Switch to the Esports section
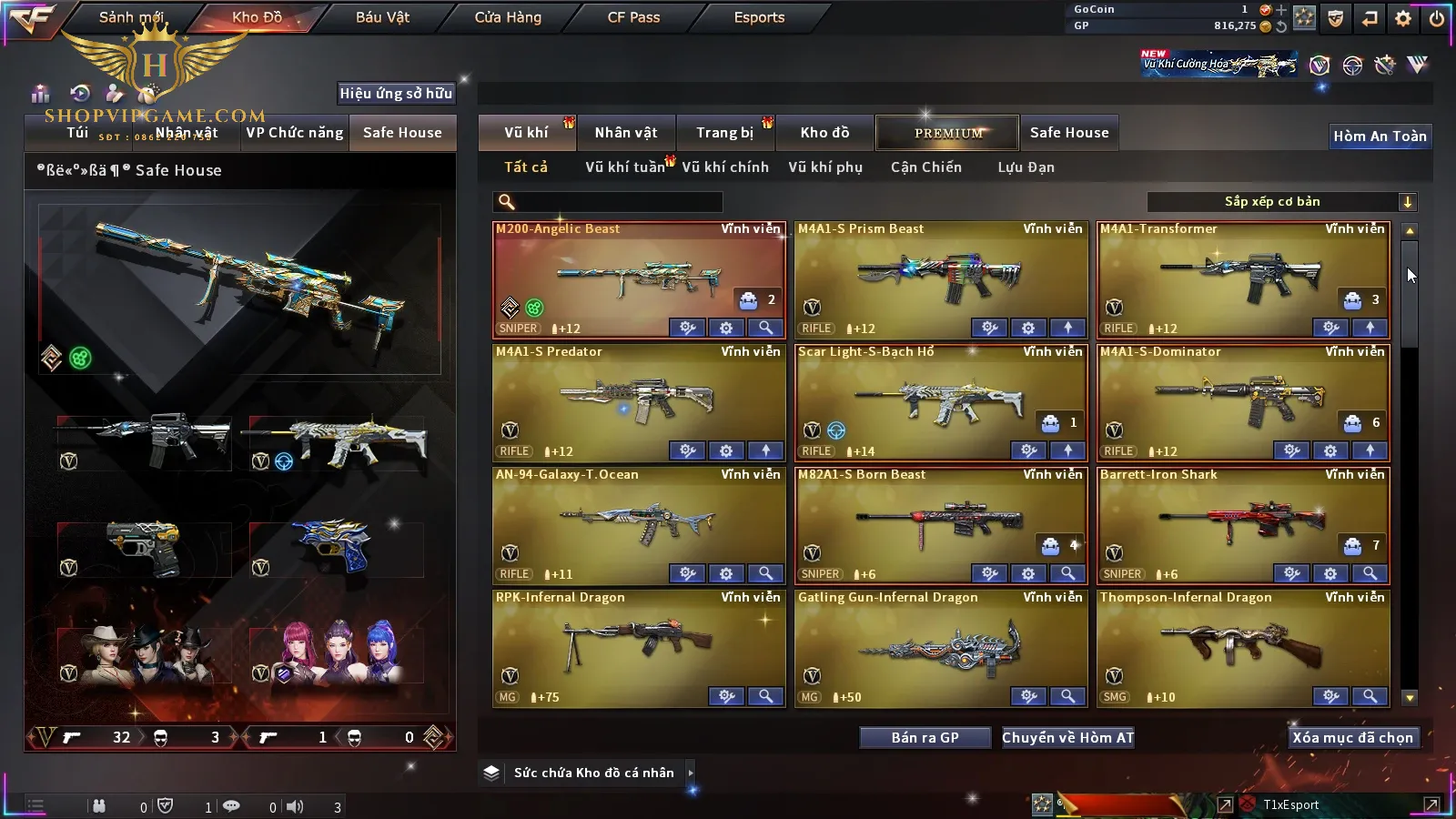Image resolution: width=1456 pixels, height=819 pixels. point(759,17)
